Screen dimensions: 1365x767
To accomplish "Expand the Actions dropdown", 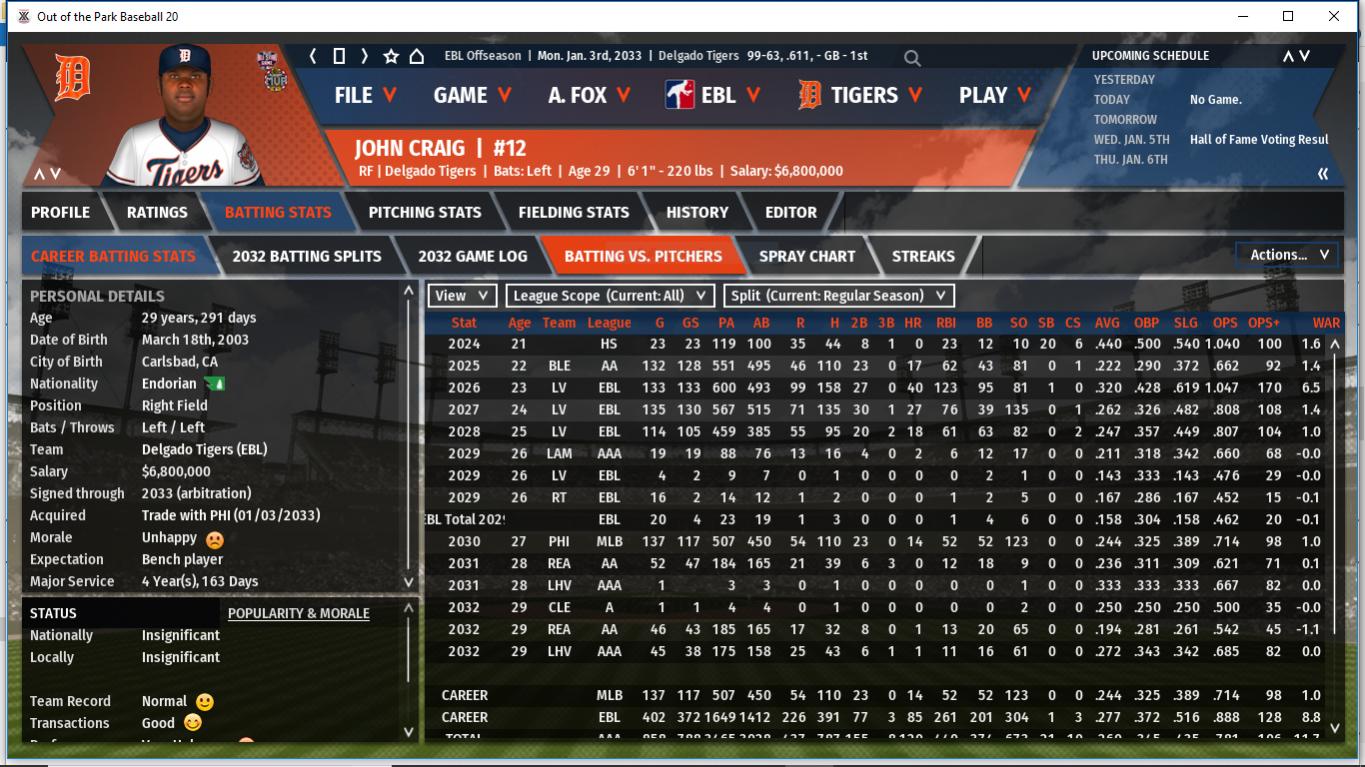I will pos(1288,255).
